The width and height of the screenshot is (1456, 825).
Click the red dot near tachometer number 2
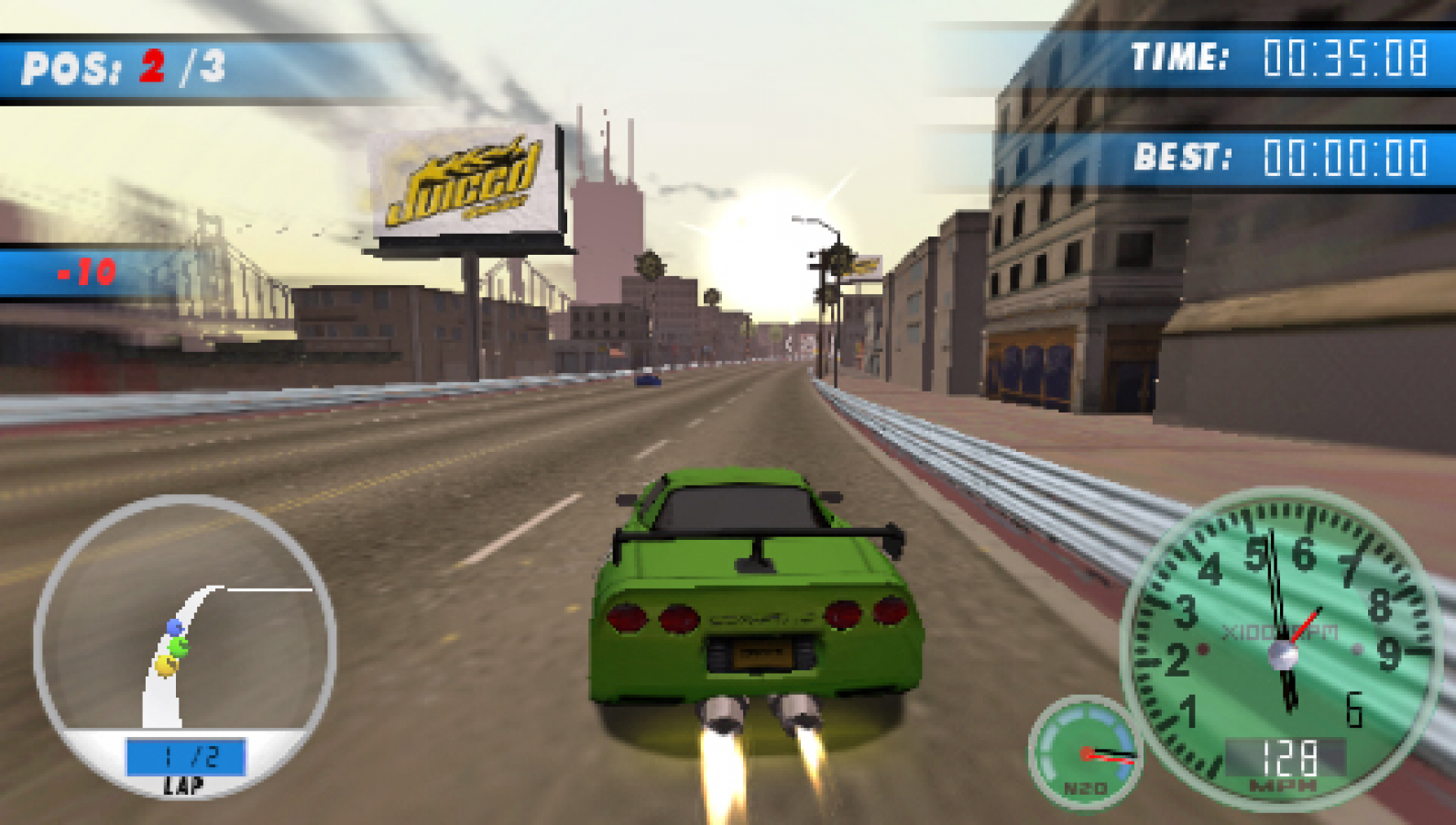point(1202,647)
